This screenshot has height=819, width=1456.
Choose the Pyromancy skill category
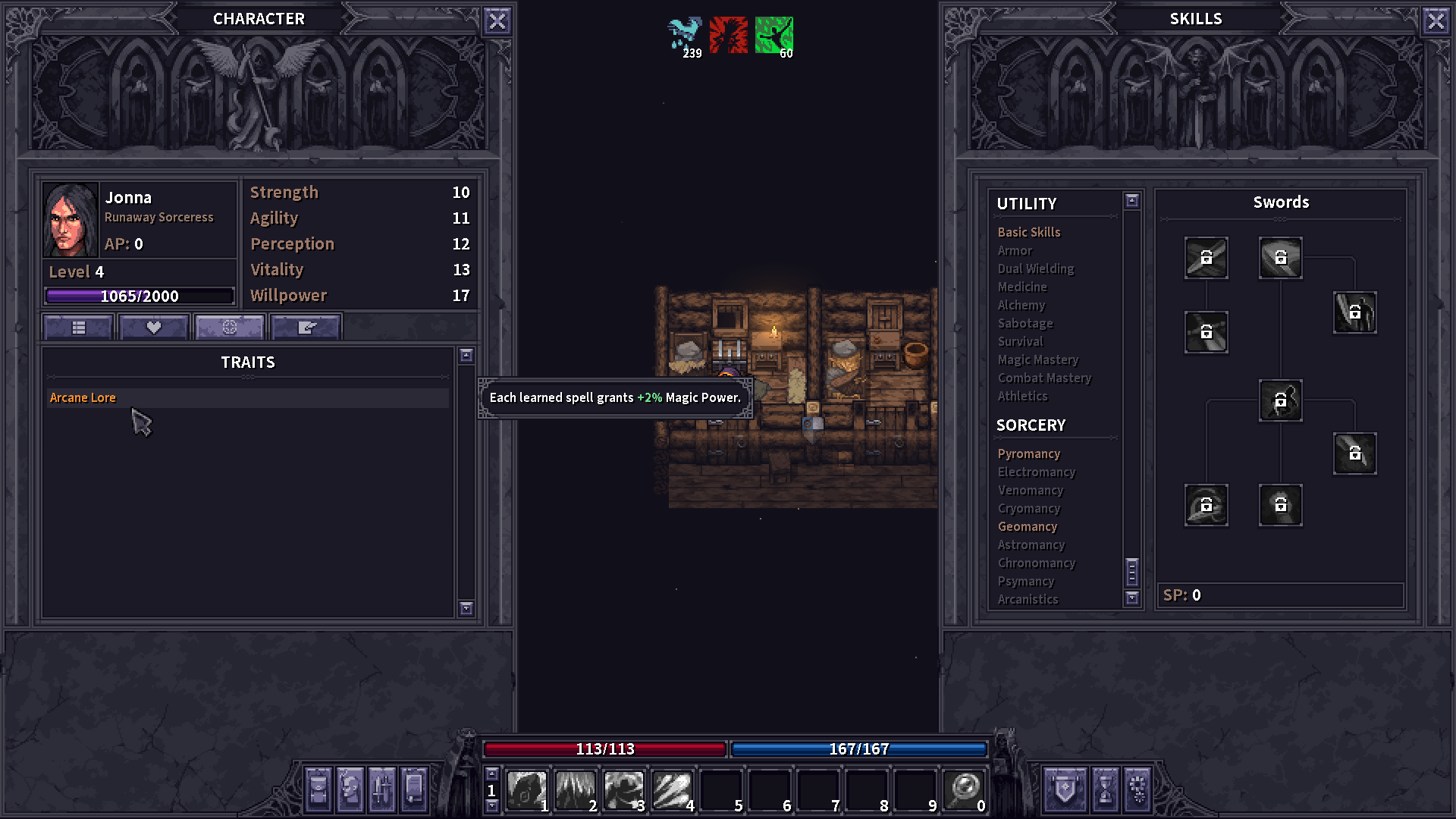(1029, 453)
